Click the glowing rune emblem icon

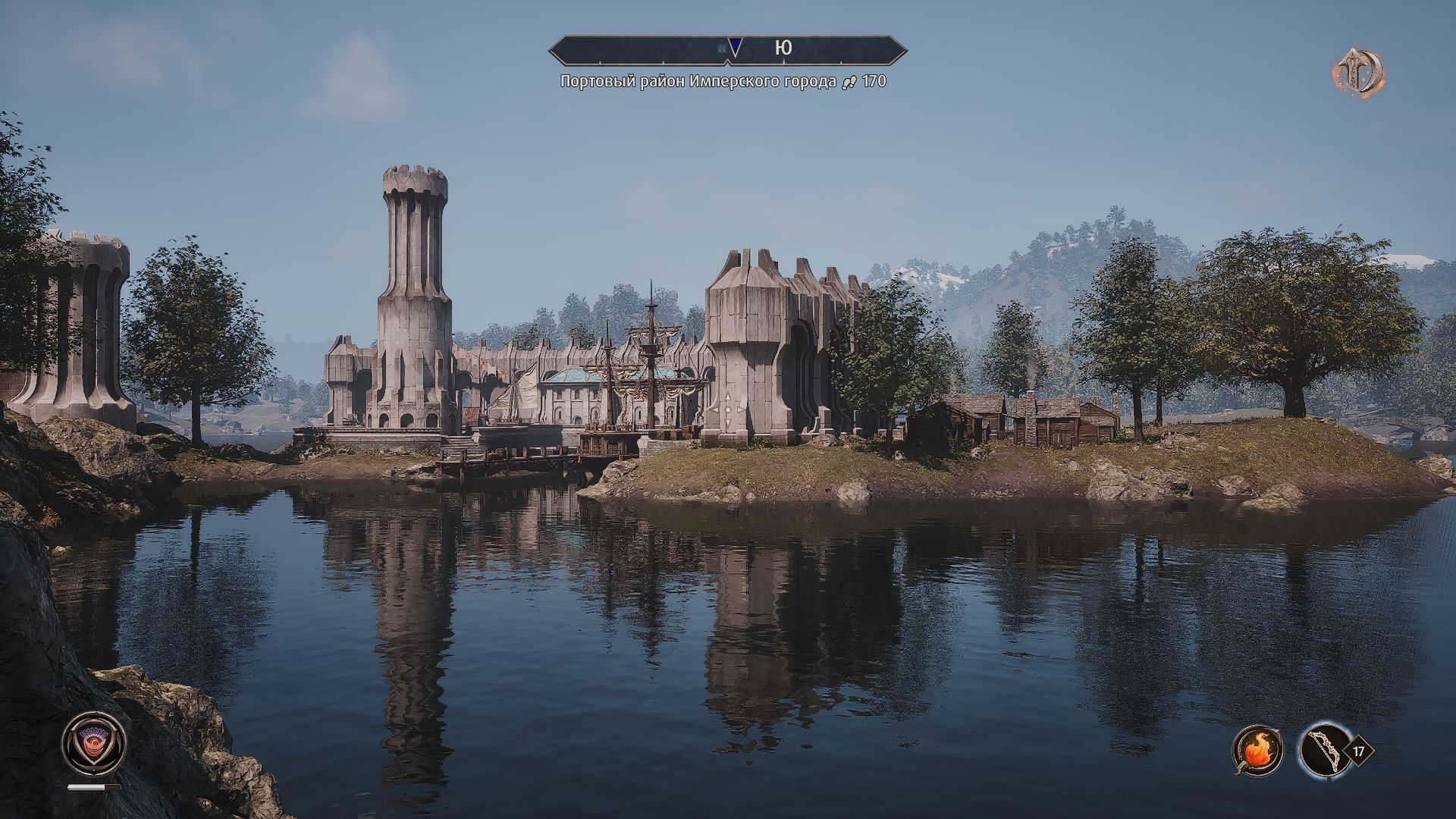point(1359,74)
